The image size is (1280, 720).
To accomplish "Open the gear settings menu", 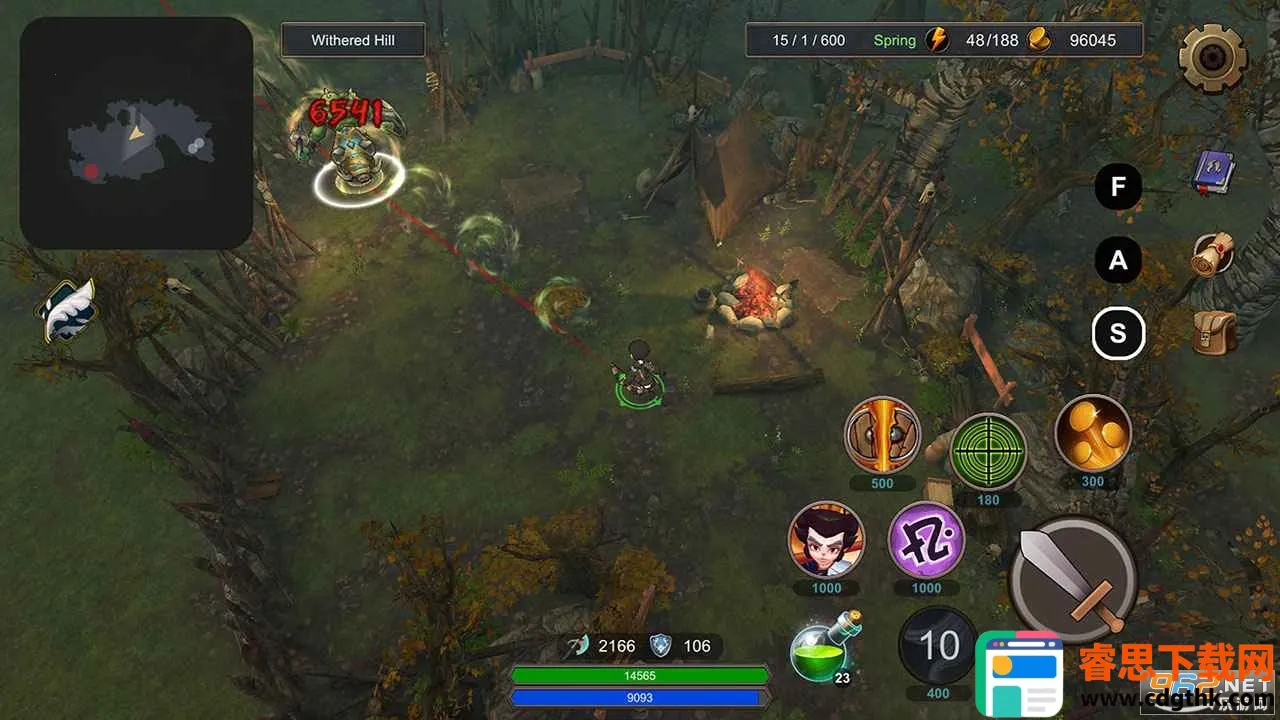I will [1212, 58].
